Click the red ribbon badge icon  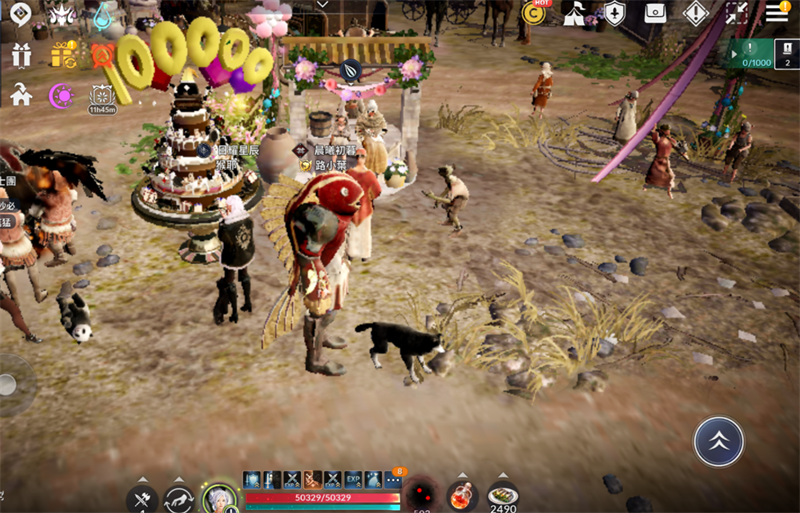(x=102, y=54)
